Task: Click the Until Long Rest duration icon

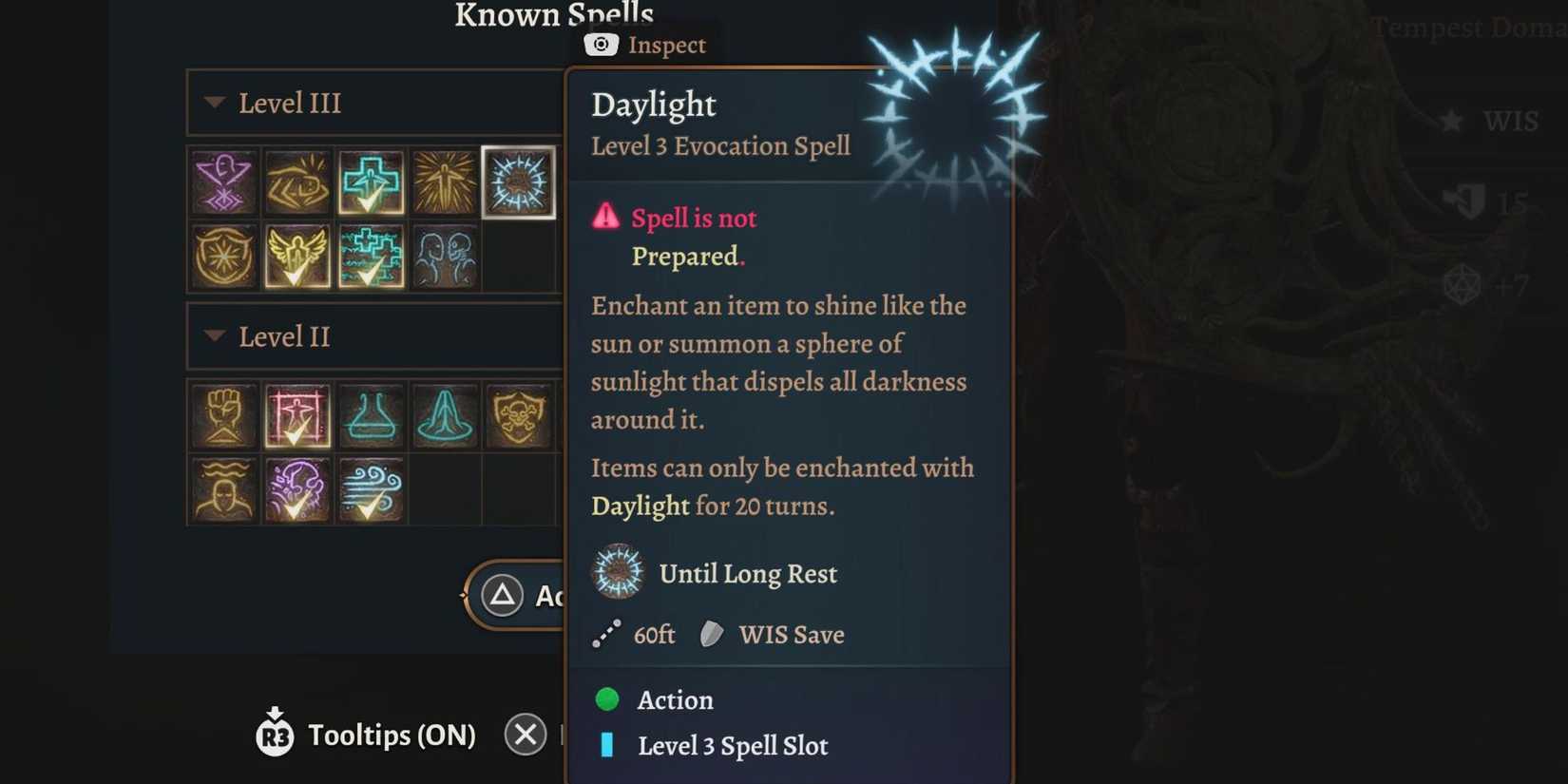Action: [618, 573]
